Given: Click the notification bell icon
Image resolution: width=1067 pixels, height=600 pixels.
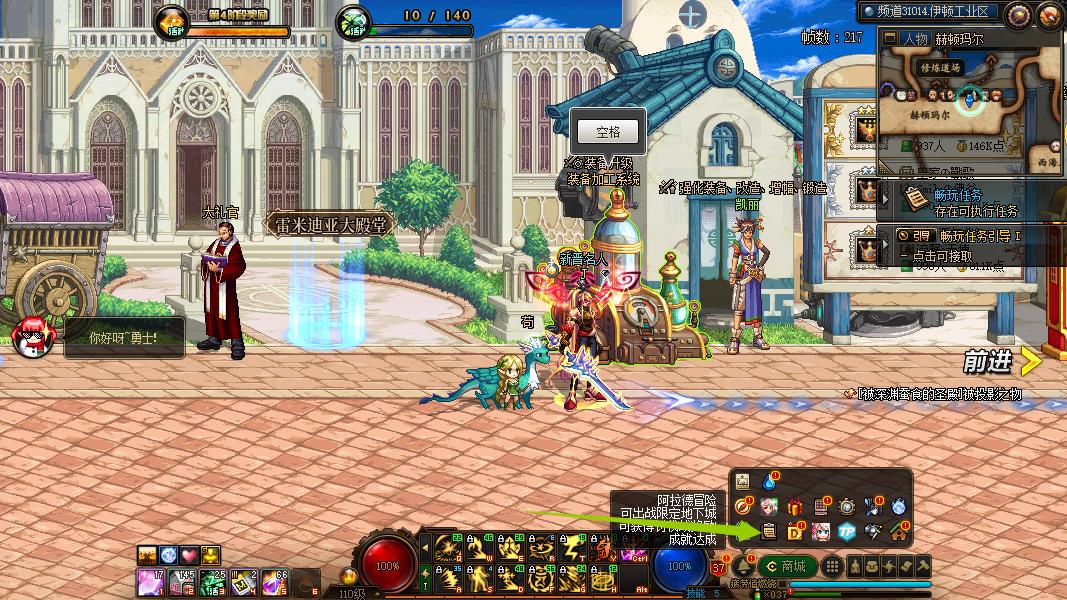Looking at the screenshot, I should [x=743, y=566].
